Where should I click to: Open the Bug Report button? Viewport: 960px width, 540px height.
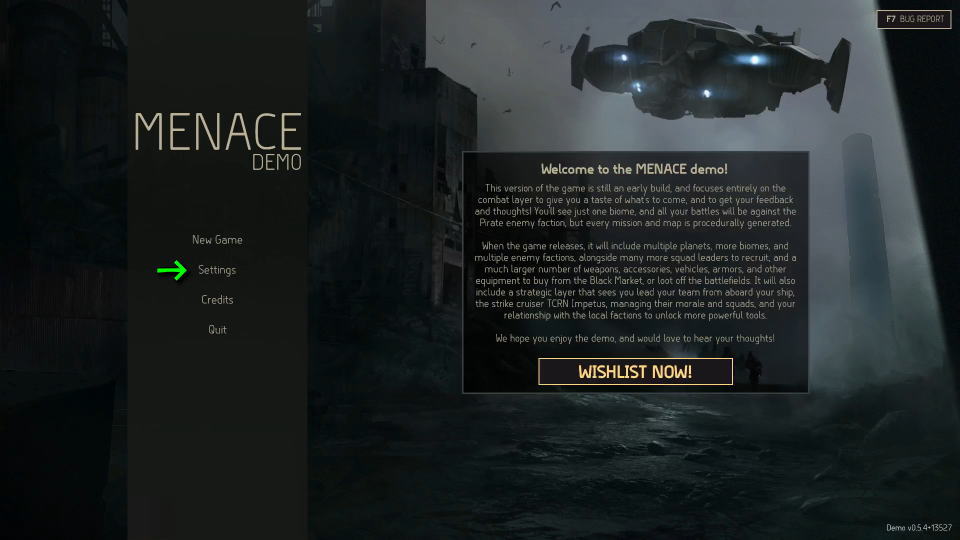coord(914,19)
